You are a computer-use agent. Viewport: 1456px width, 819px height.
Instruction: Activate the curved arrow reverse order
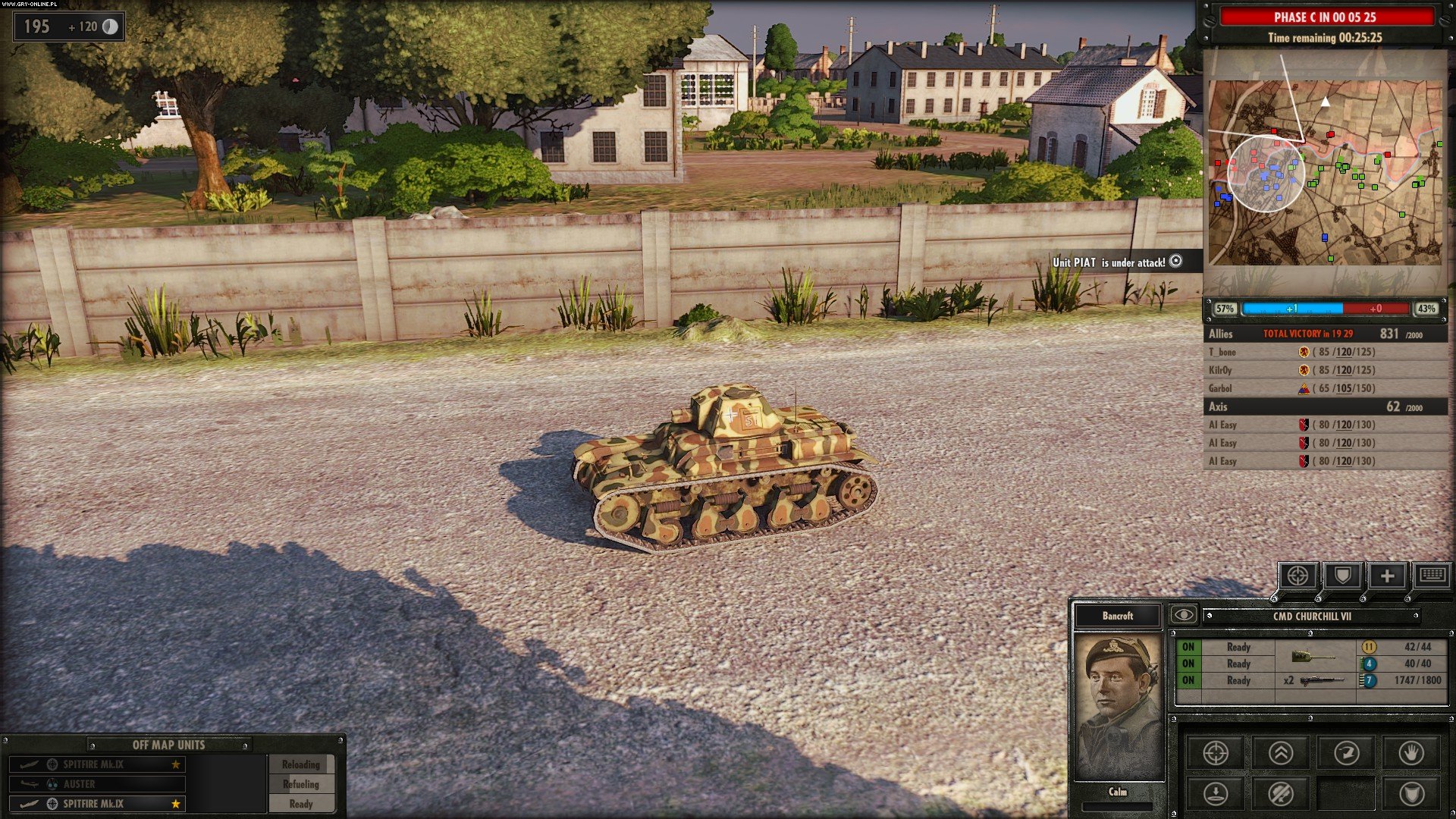click(x=1346, y=753)
